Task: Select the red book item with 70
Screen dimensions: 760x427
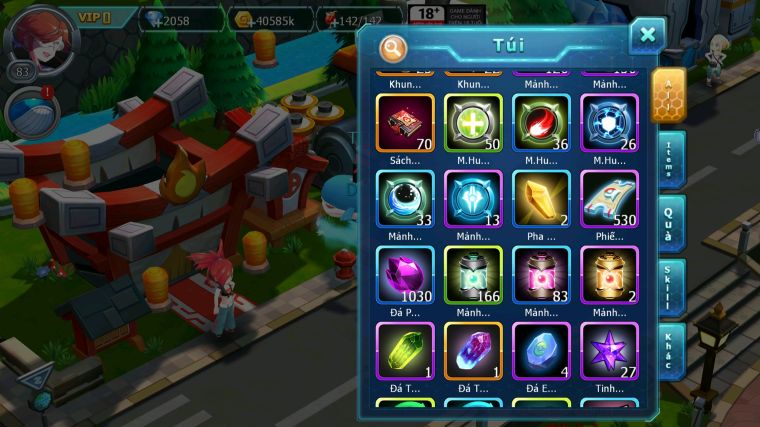Action: point(405,123)
